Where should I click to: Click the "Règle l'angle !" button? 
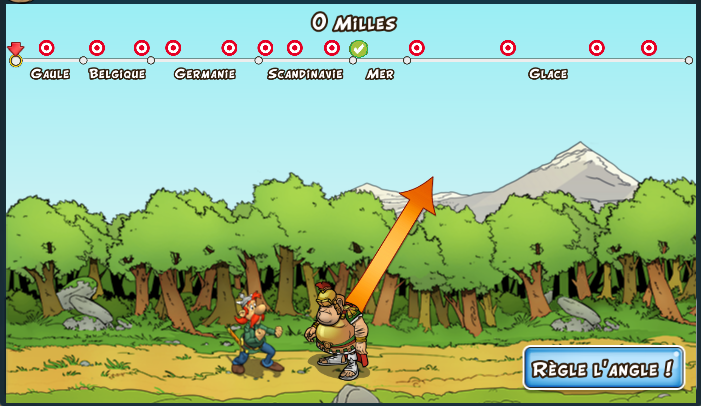pyautogui.click(x=603, y=367)
